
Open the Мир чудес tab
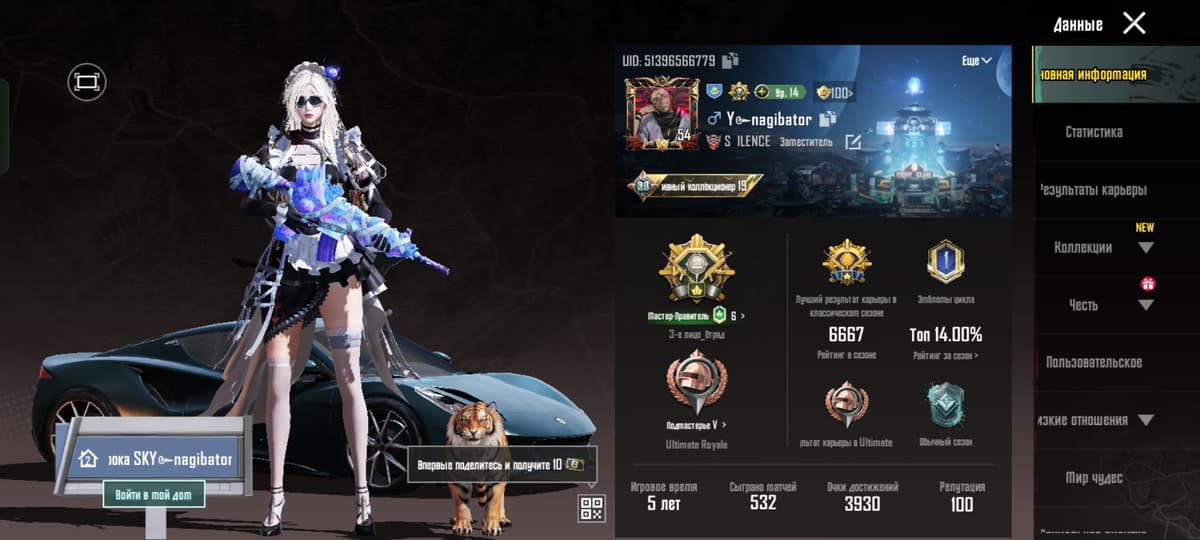pyautogui.click(x=1094, y=478)
